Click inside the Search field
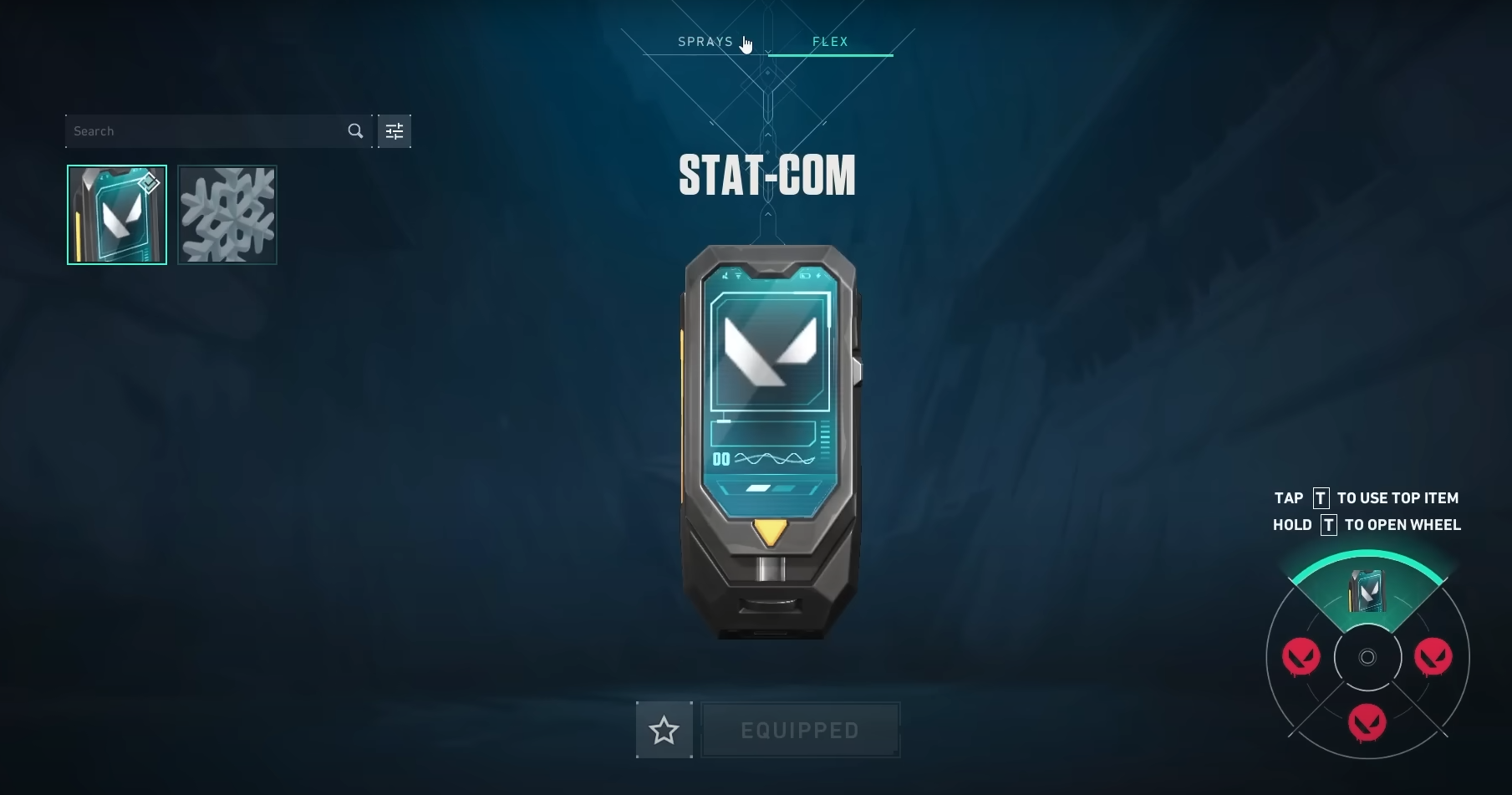1512x795 pixels. tap(201, 130)
